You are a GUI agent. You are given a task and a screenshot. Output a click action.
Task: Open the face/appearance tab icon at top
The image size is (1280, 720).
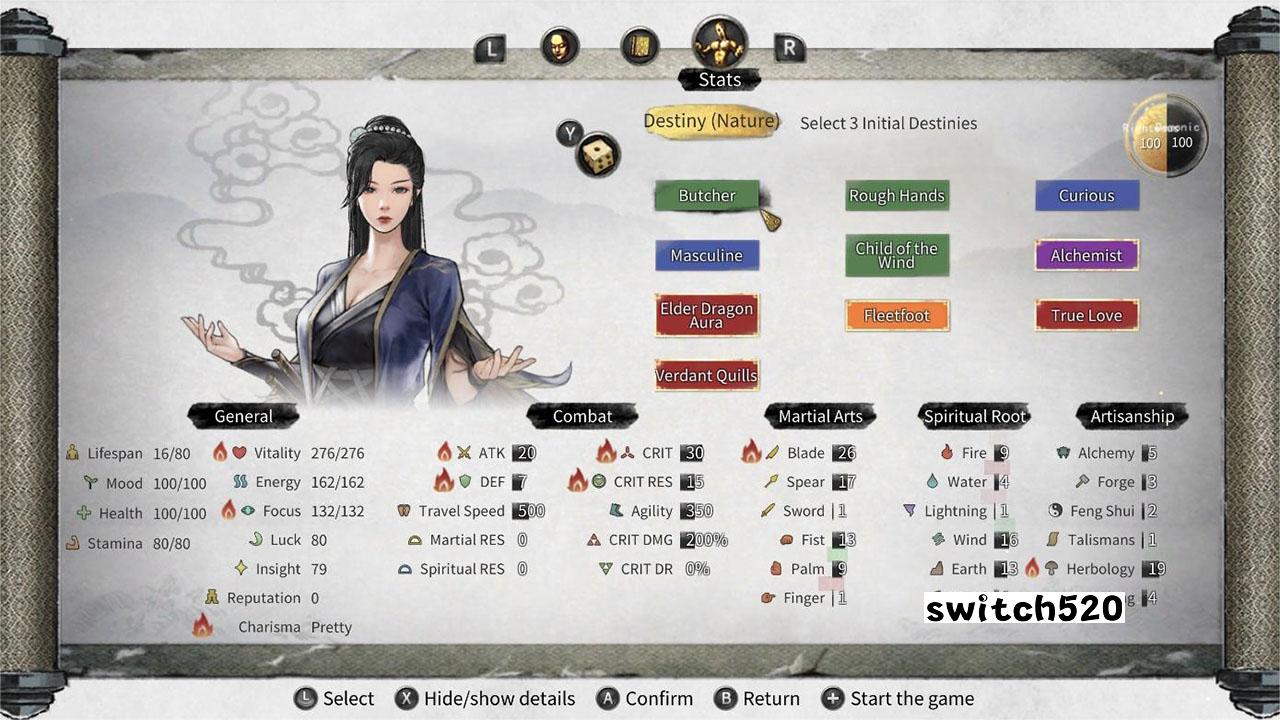561,43
